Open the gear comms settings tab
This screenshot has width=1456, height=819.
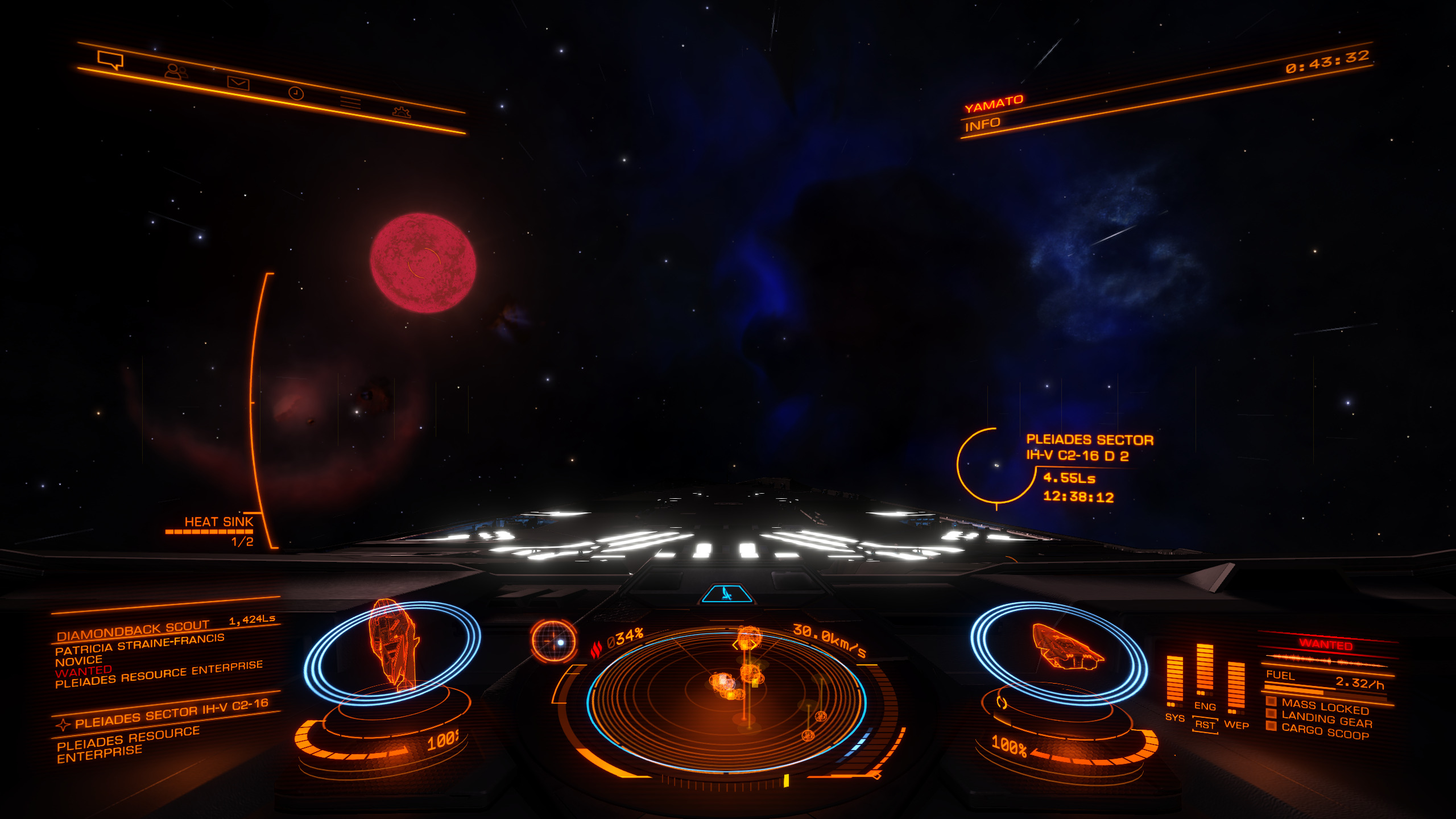[402, 111]
